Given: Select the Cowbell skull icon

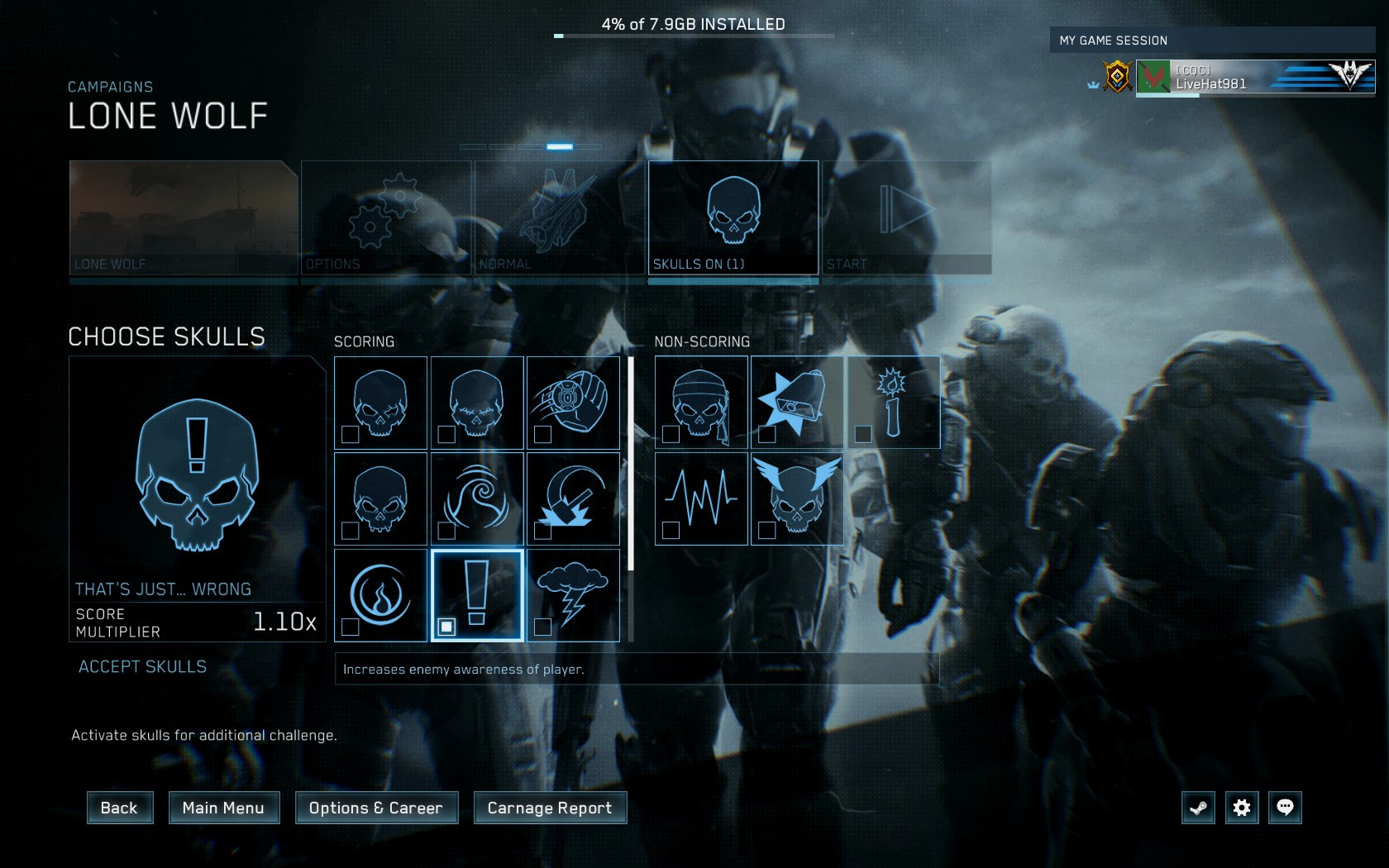Looking at the screenshot, I should [796, 403].
